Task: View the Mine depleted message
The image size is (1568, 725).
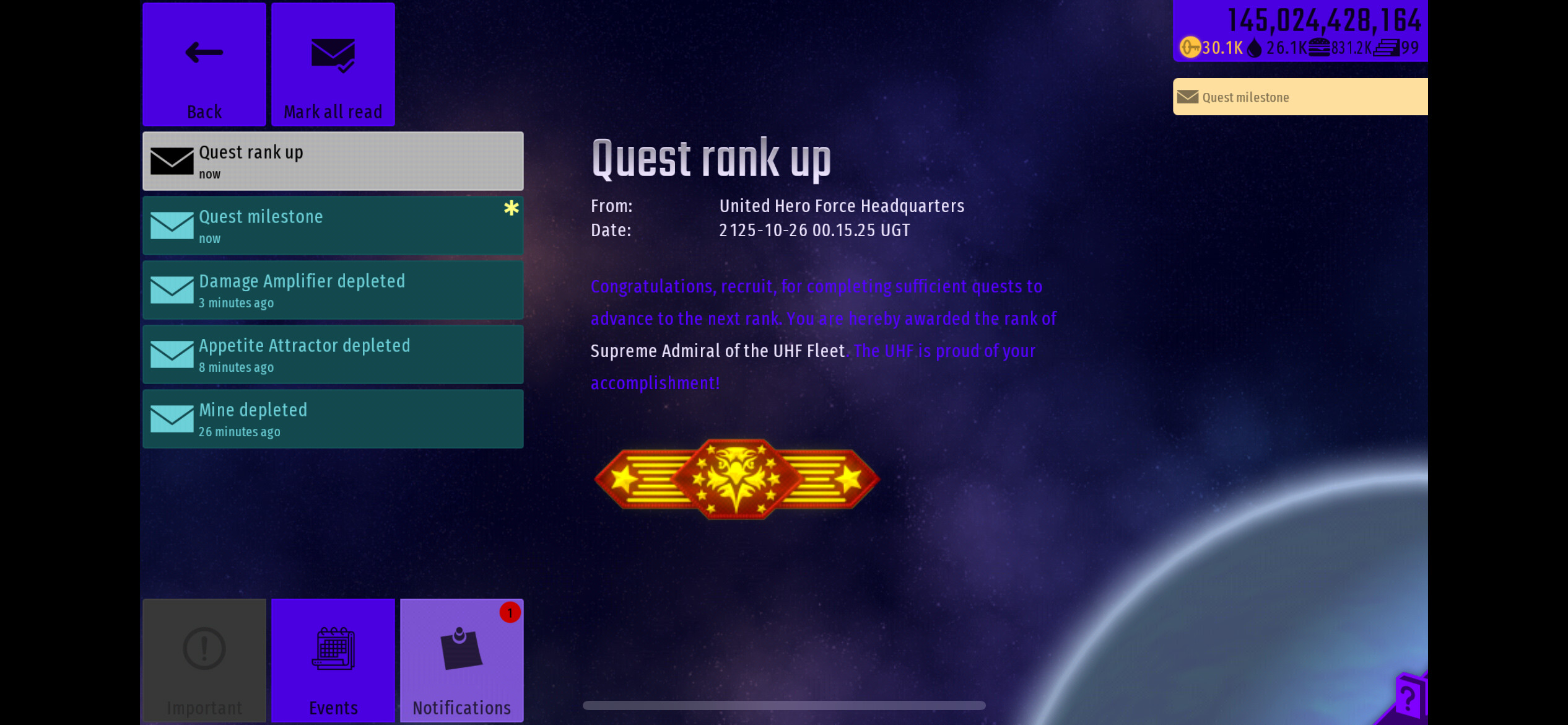Action: [x=333, y=419]
